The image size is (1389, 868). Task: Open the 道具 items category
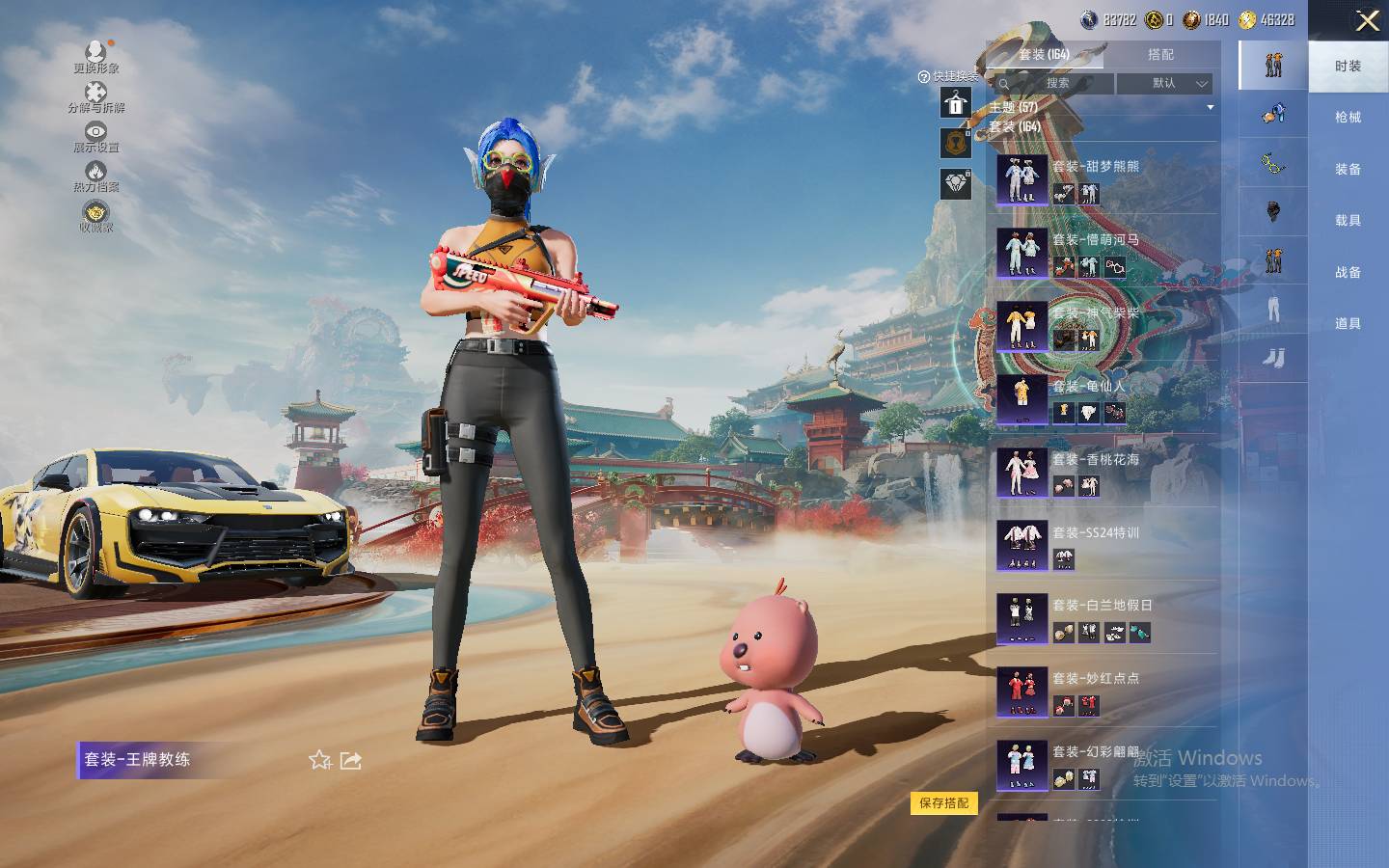1348,324
